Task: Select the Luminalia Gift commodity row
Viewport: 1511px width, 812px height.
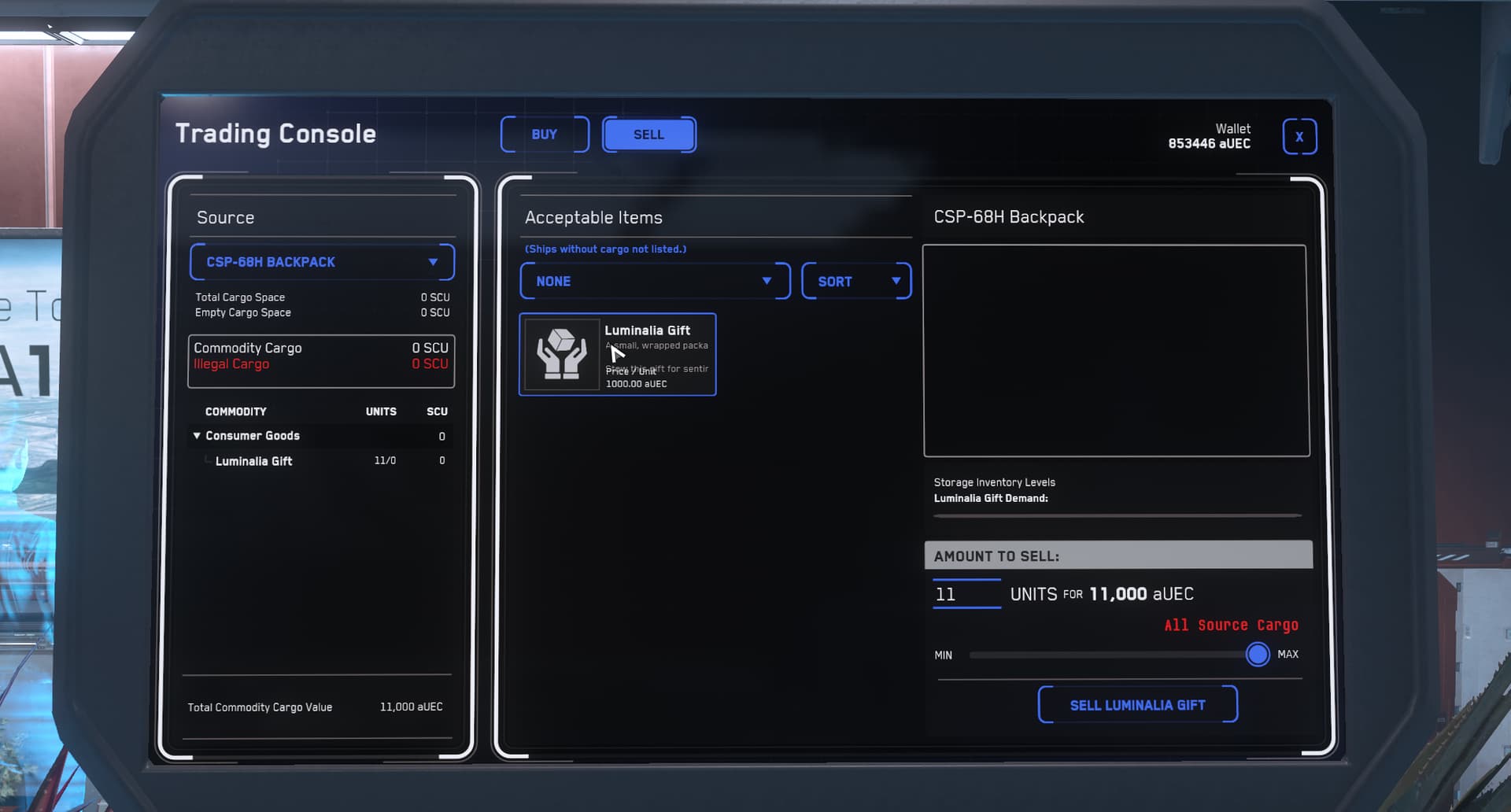Action: pos(253,461)
